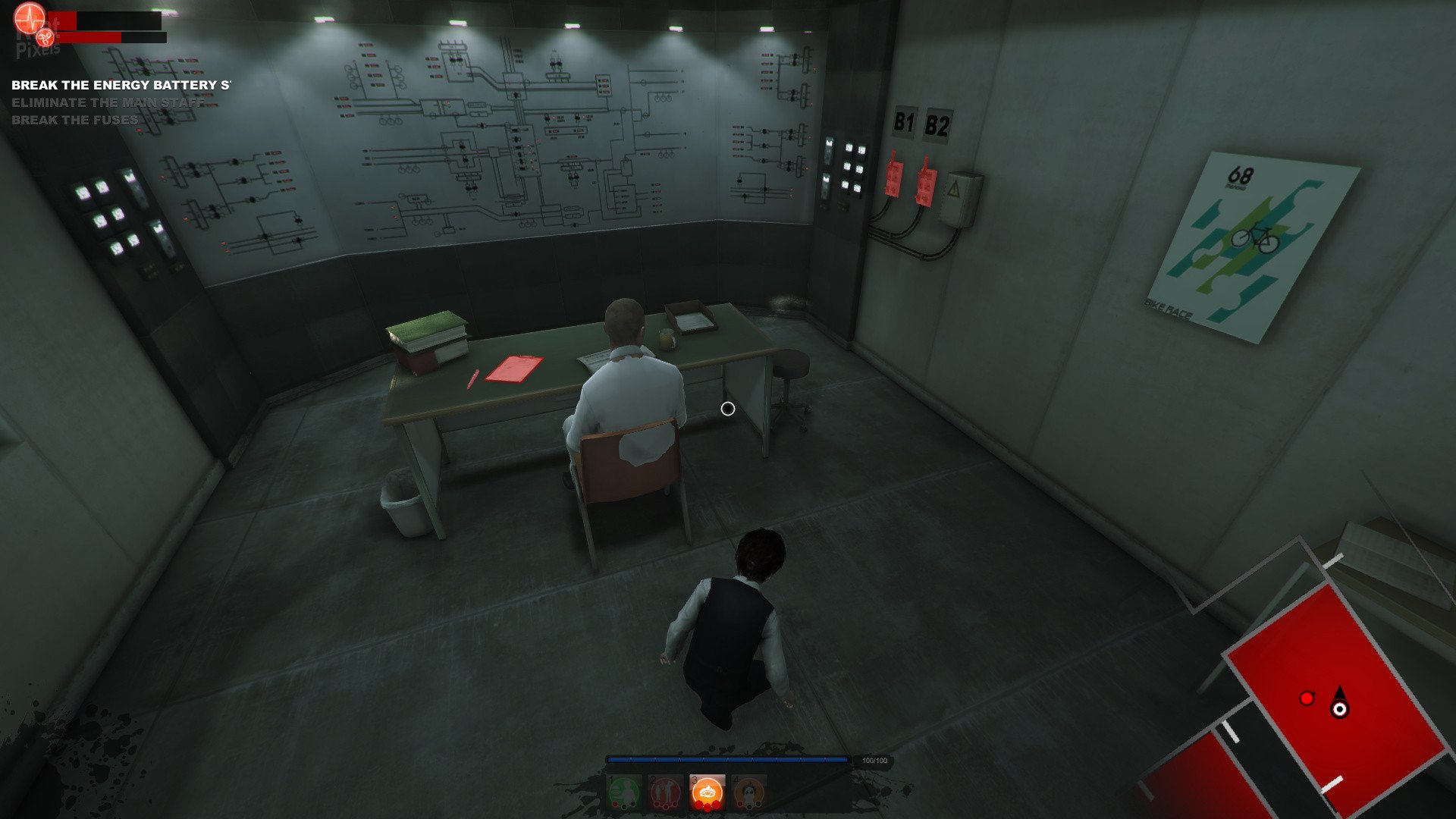Select ability slot 4 with the skull face

(x=748, y=793)
